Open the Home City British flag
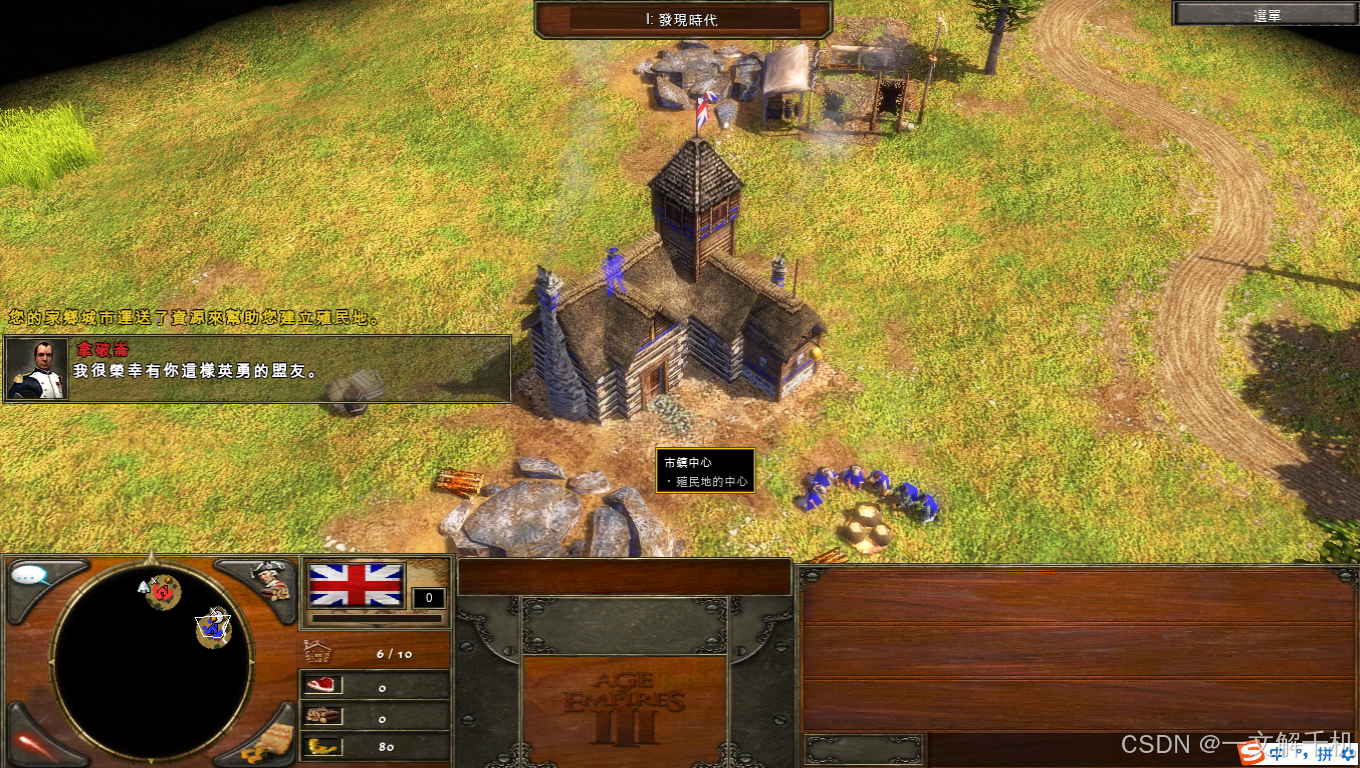1360x768 pixels. pyautogui.click(x=357, y=585)
